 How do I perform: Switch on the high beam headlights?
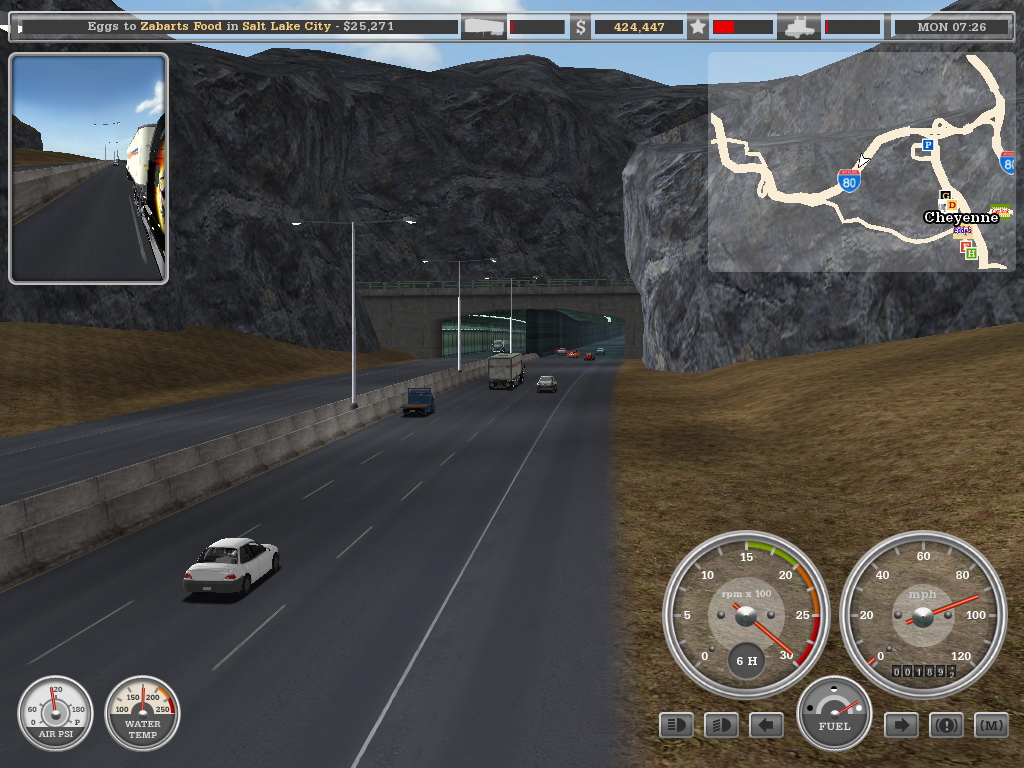click(721, 725)
